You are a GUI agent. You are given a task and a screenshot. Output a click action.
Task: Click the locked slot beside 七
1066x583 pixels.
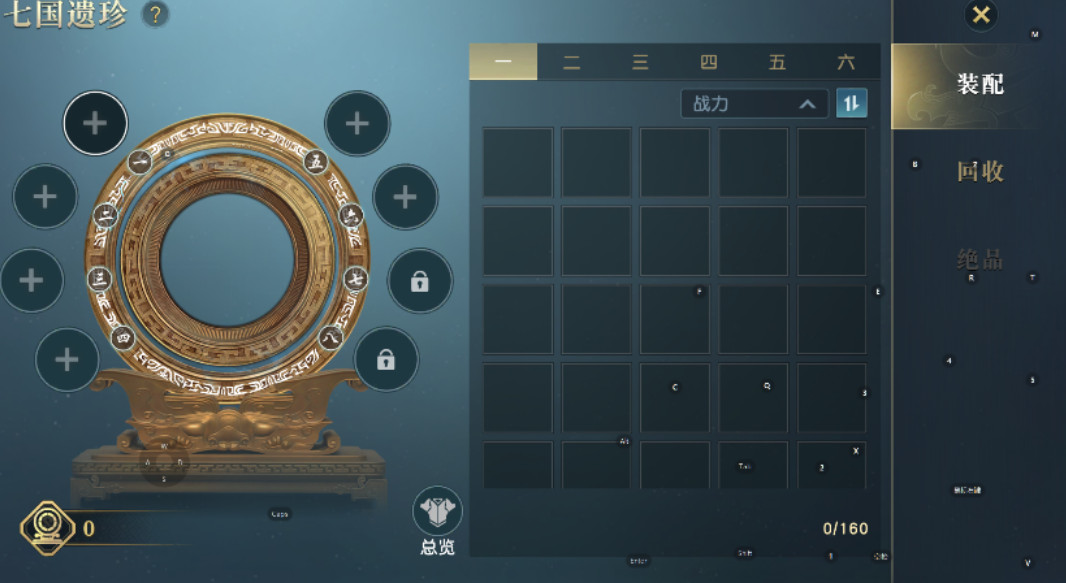click(x=420, y=282)
